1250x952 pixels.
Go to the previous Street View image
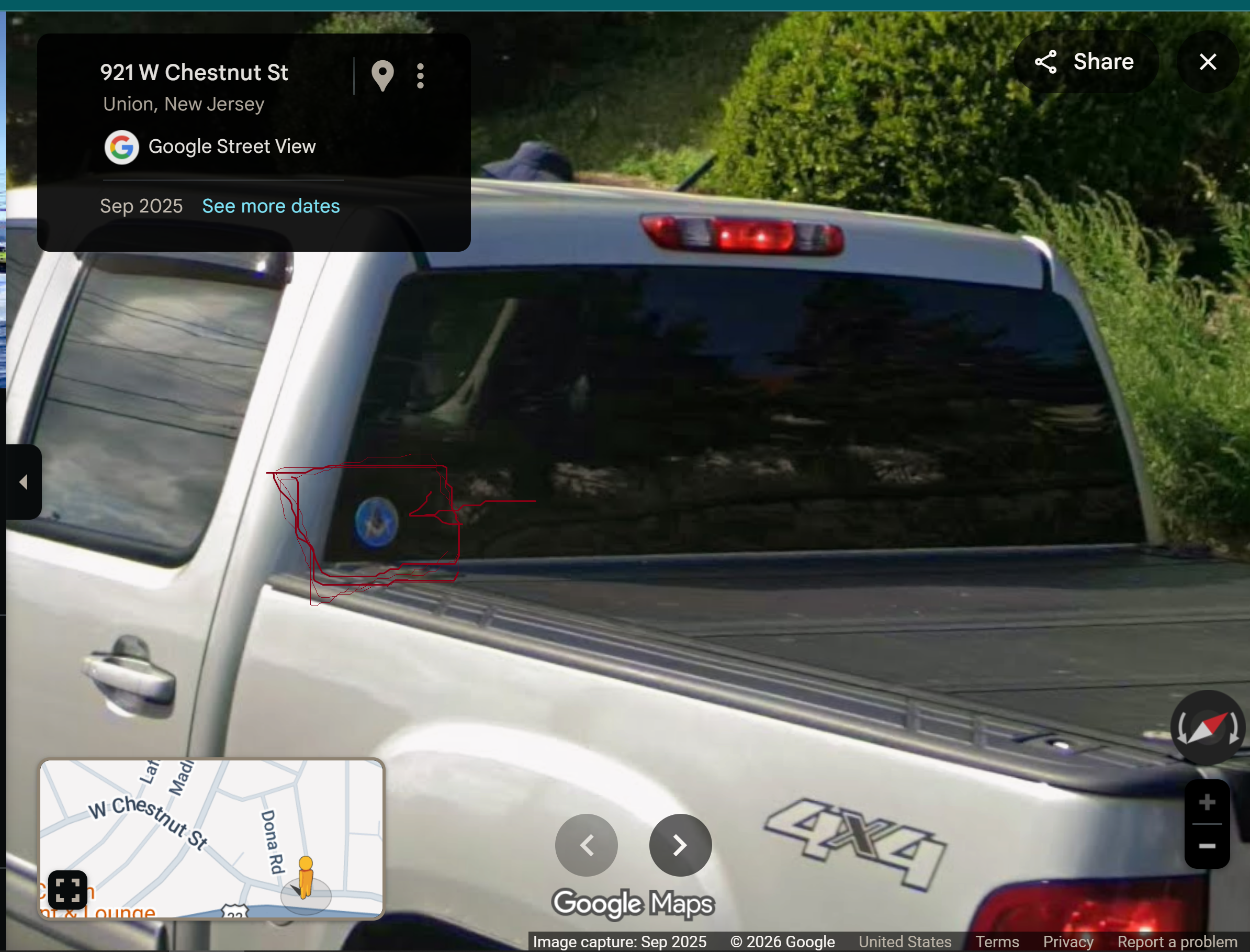pos(586,845)
